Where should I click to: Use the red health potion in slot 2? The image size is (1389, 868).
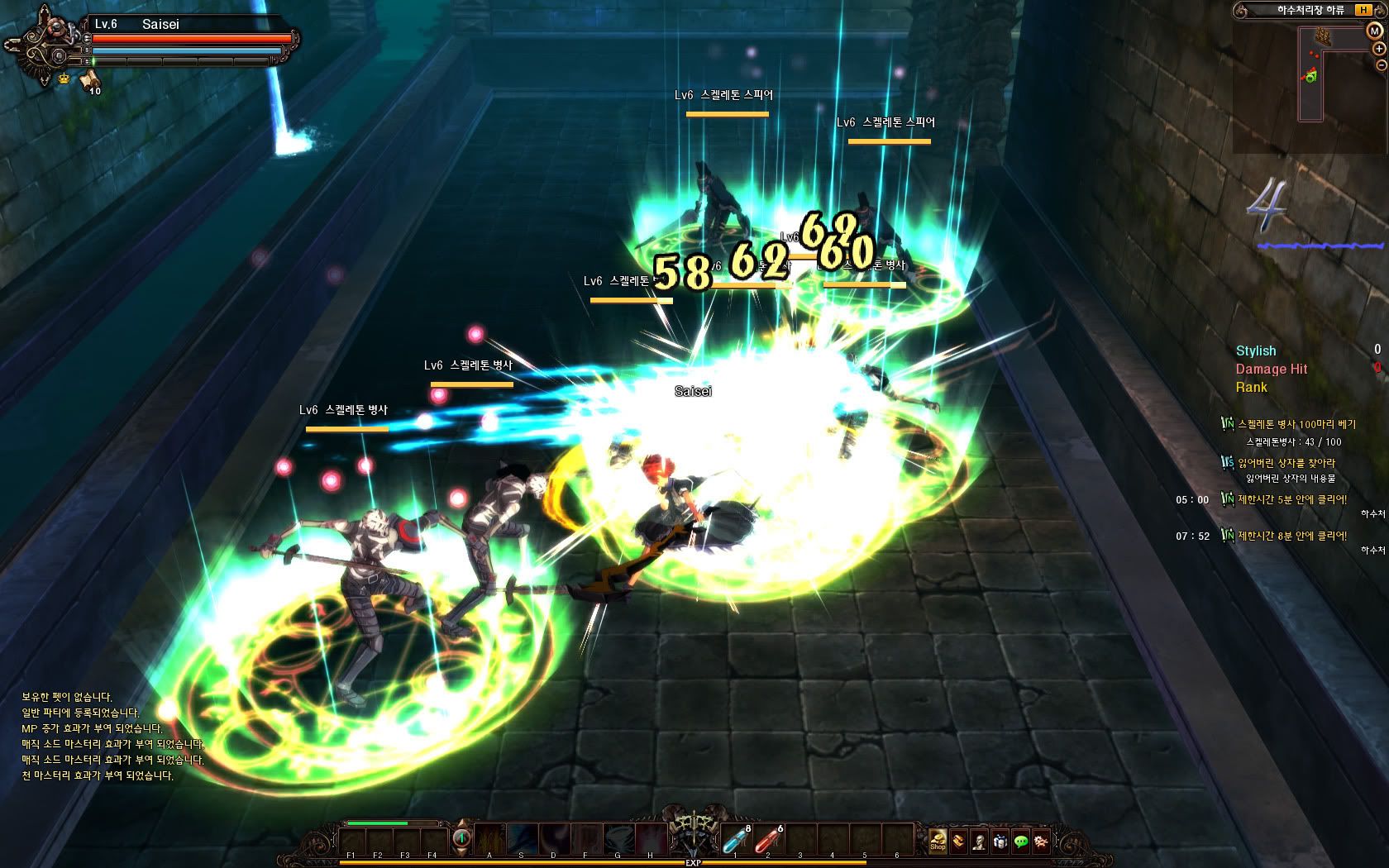(x=767, y=839)
